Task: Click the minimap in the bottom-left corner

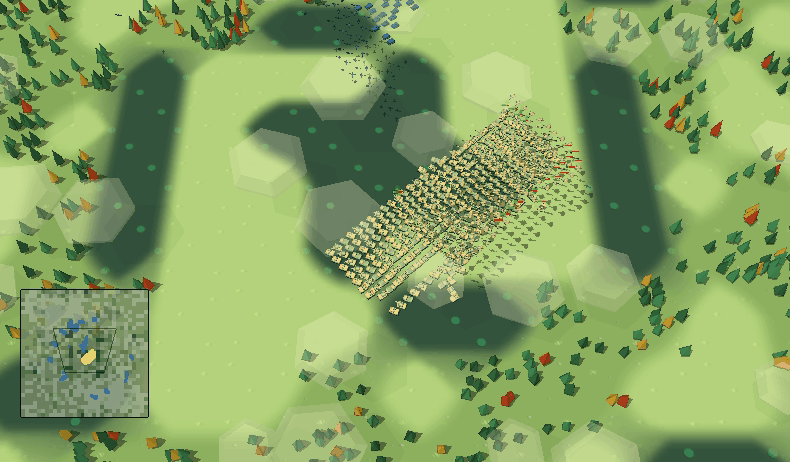Action: click(x=84, y=353)
